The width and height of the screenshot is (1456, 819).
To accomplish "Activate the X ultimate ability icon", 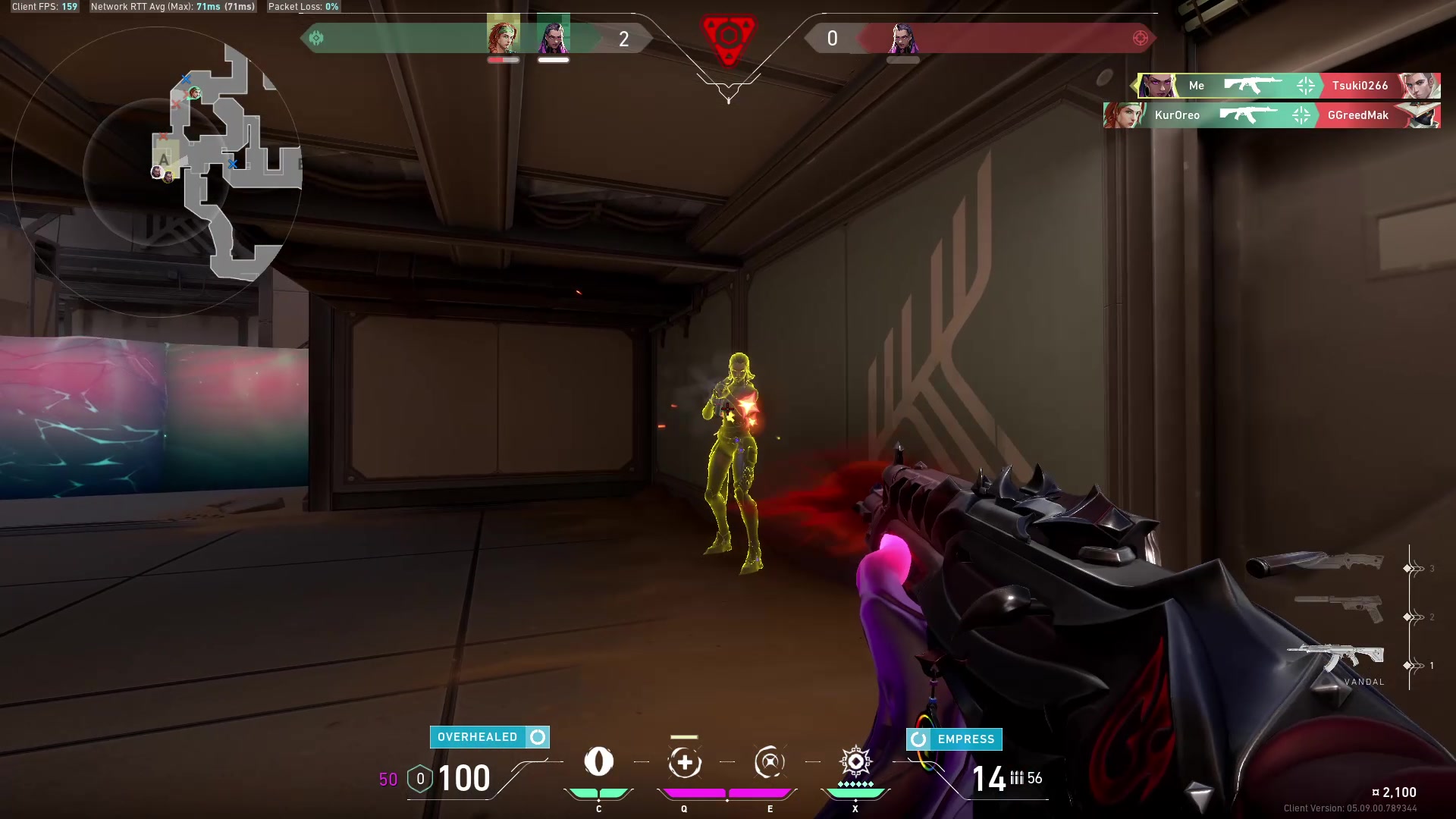I will [855, 762].
